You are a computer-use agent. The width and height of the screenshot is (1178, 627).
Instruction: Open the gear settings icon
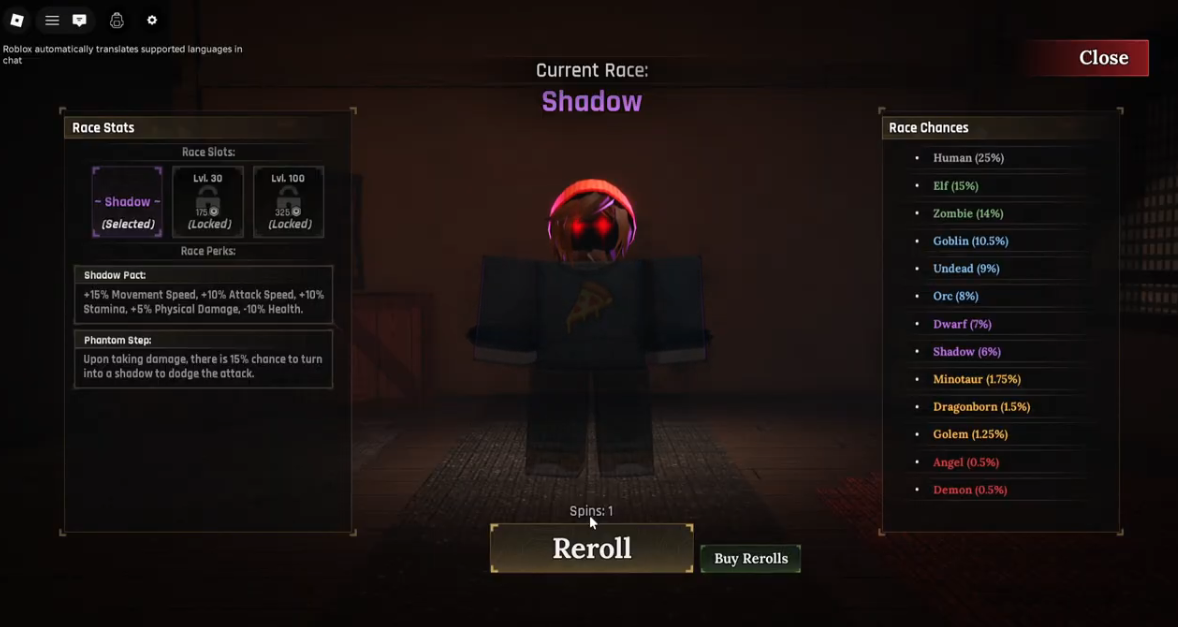(152, 20)
